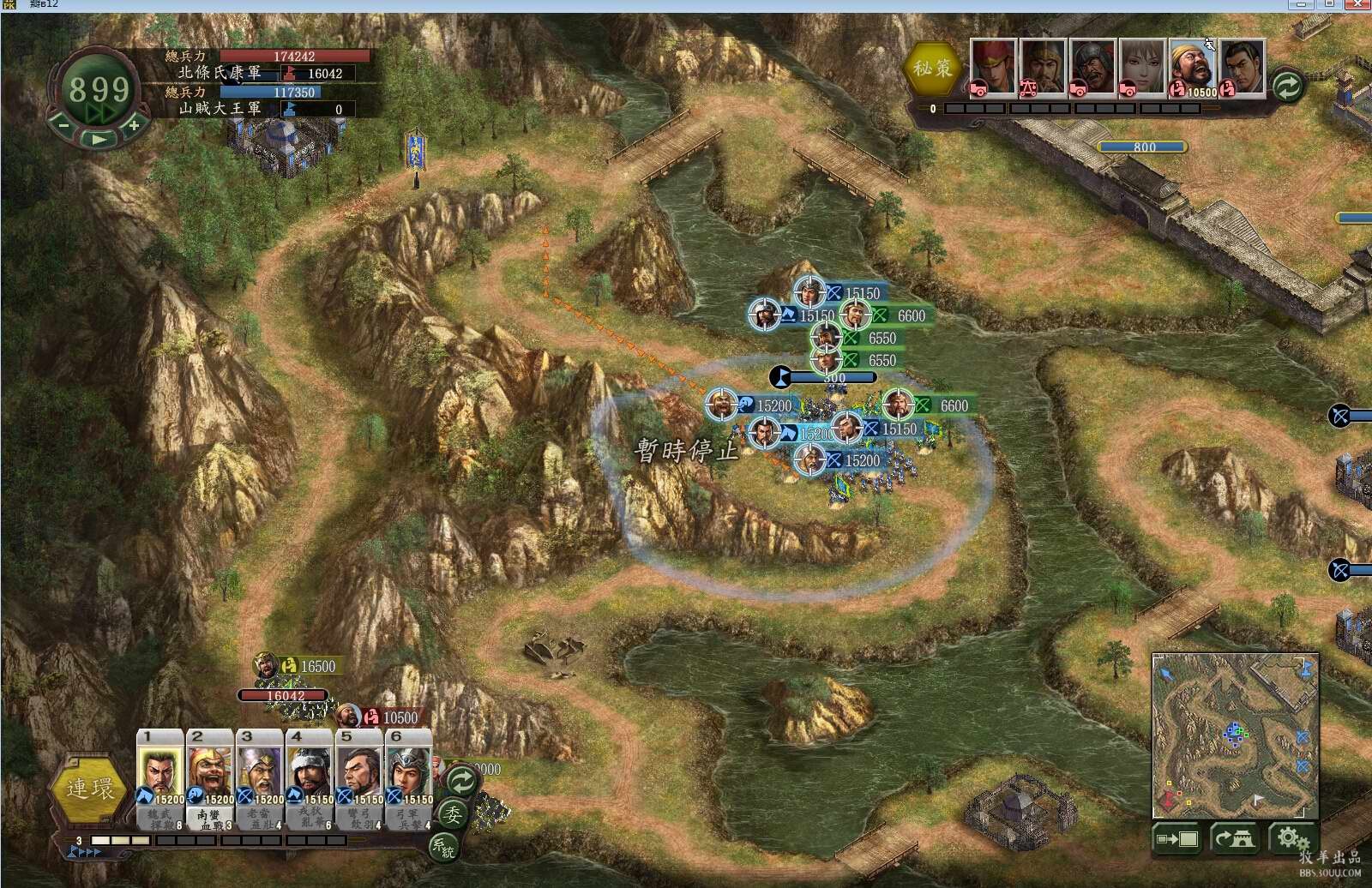This screenshot has height=888, width=1372.
Task: Enlarge the minimap with expand button
Action: tap(1176, 839)
